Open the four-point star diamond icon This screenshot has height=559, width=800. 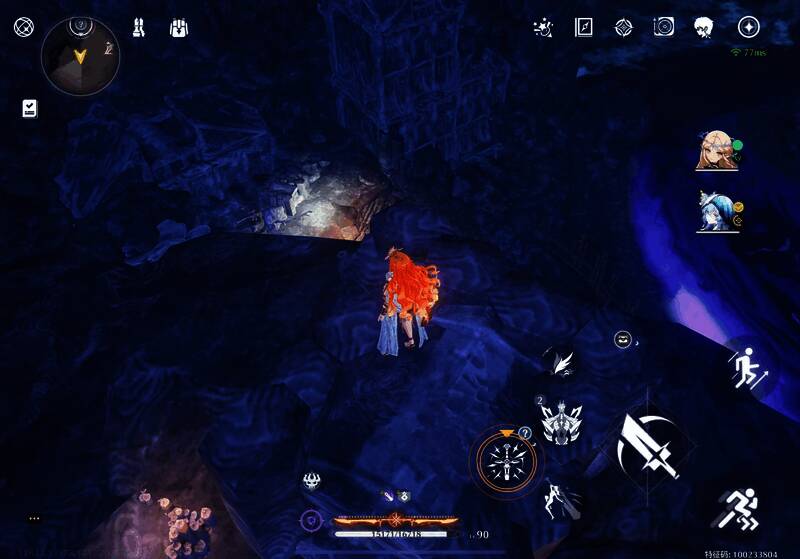(x=624, y=28)
